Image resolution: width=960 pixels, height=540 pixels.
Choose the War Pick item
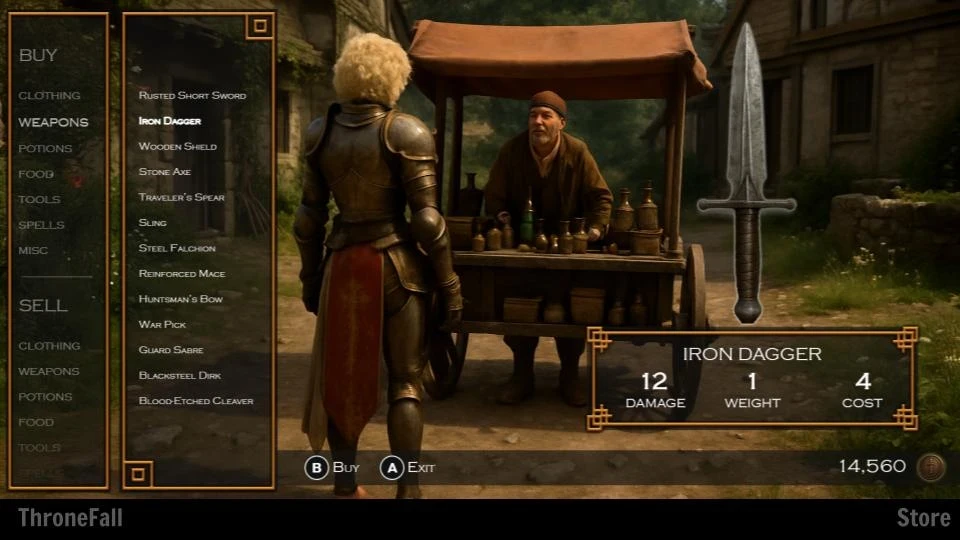click(163, 325)
